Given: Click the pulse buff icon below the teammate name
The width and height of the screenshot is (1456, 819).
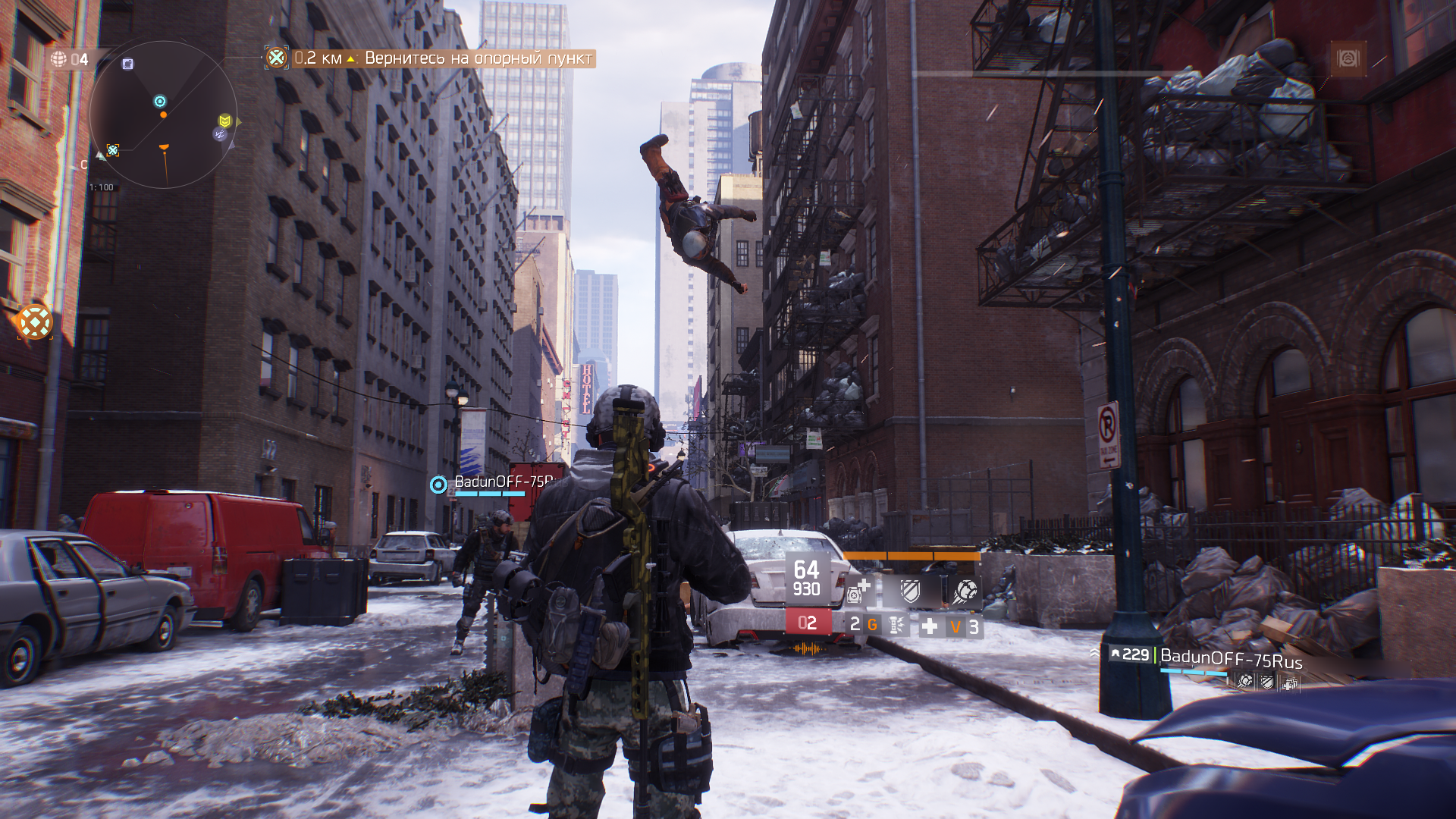Looking at the screenshot, I should [1245, 681].
